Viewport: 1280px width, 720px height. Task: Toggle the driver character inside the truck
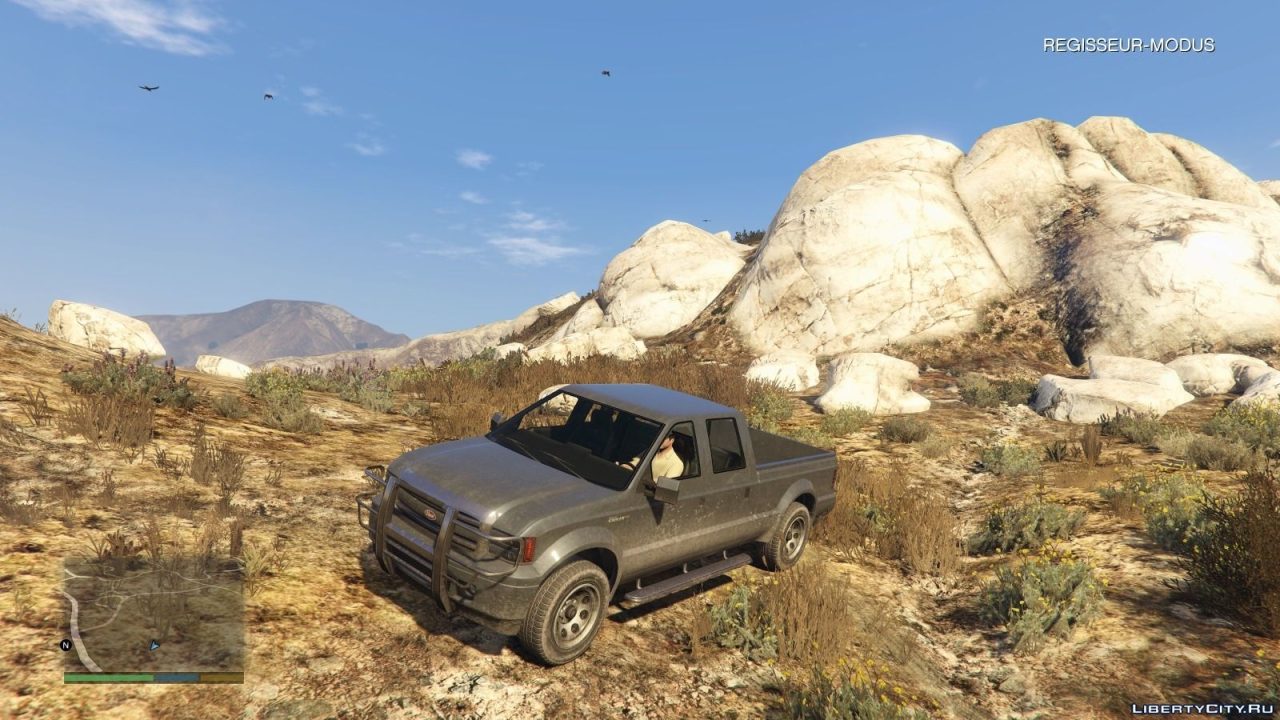[667, 452]
